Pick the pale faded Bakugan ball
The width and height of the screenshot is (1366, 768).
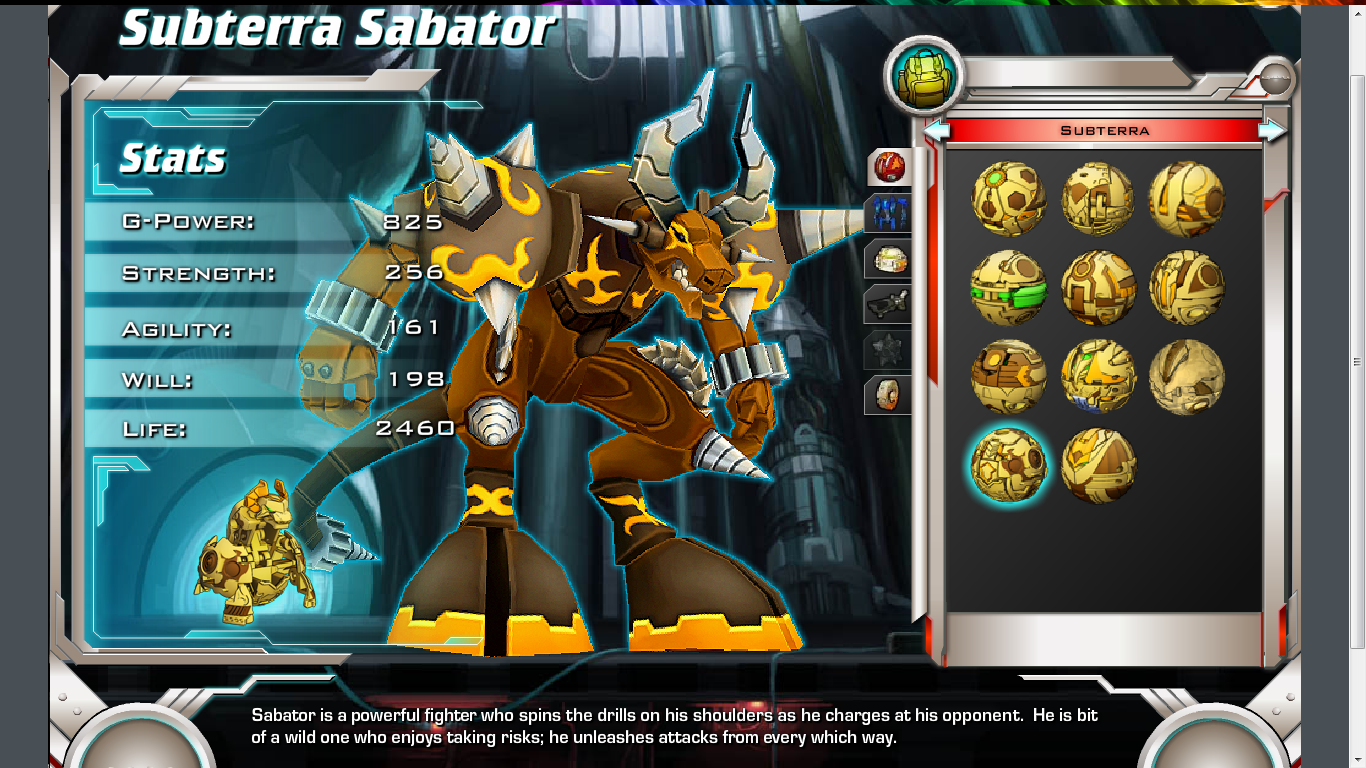[x=1186, y=377]
